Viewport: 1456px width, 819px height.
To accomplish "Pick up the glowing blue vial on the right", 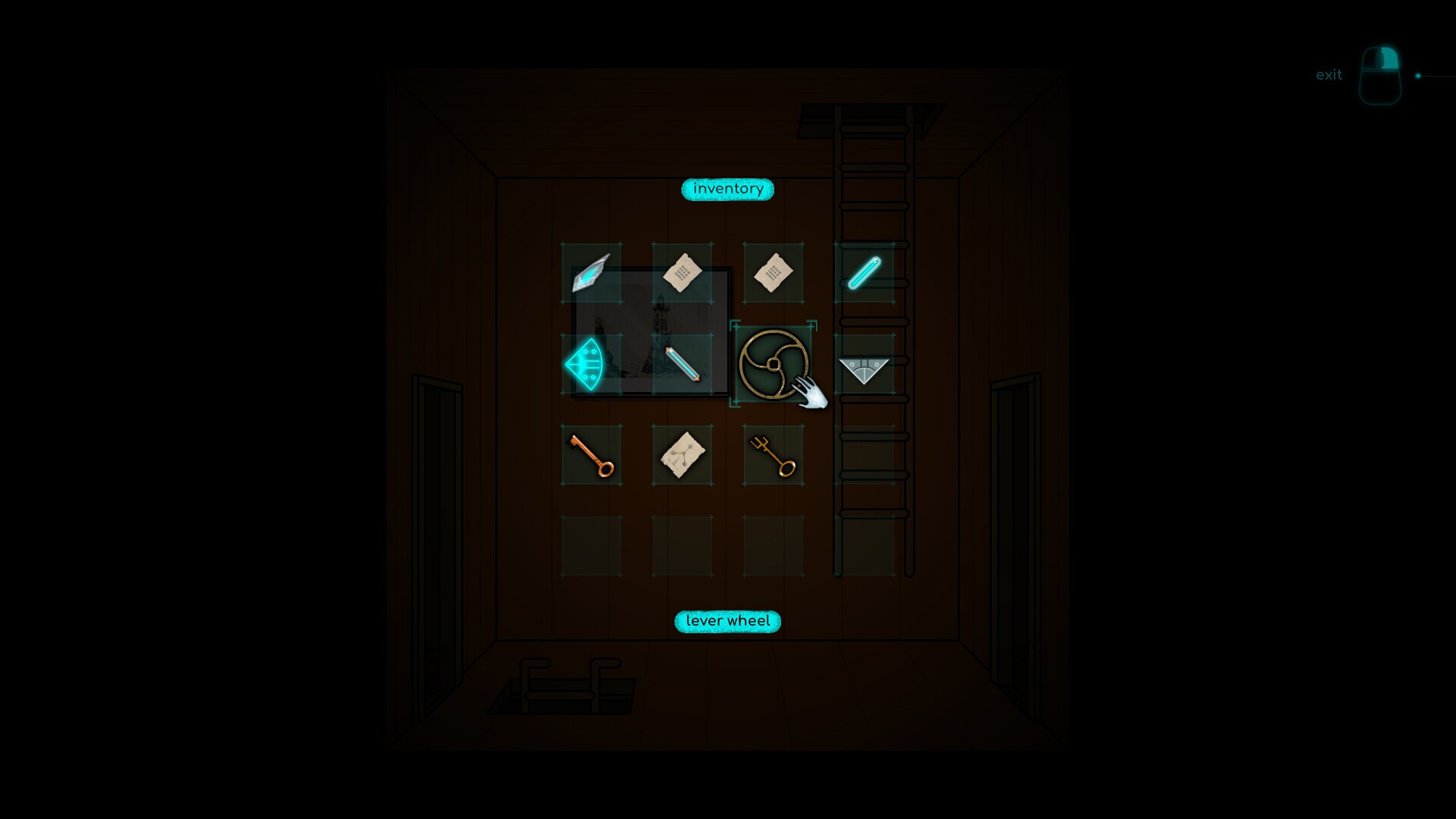I will [x=864, y=275].
